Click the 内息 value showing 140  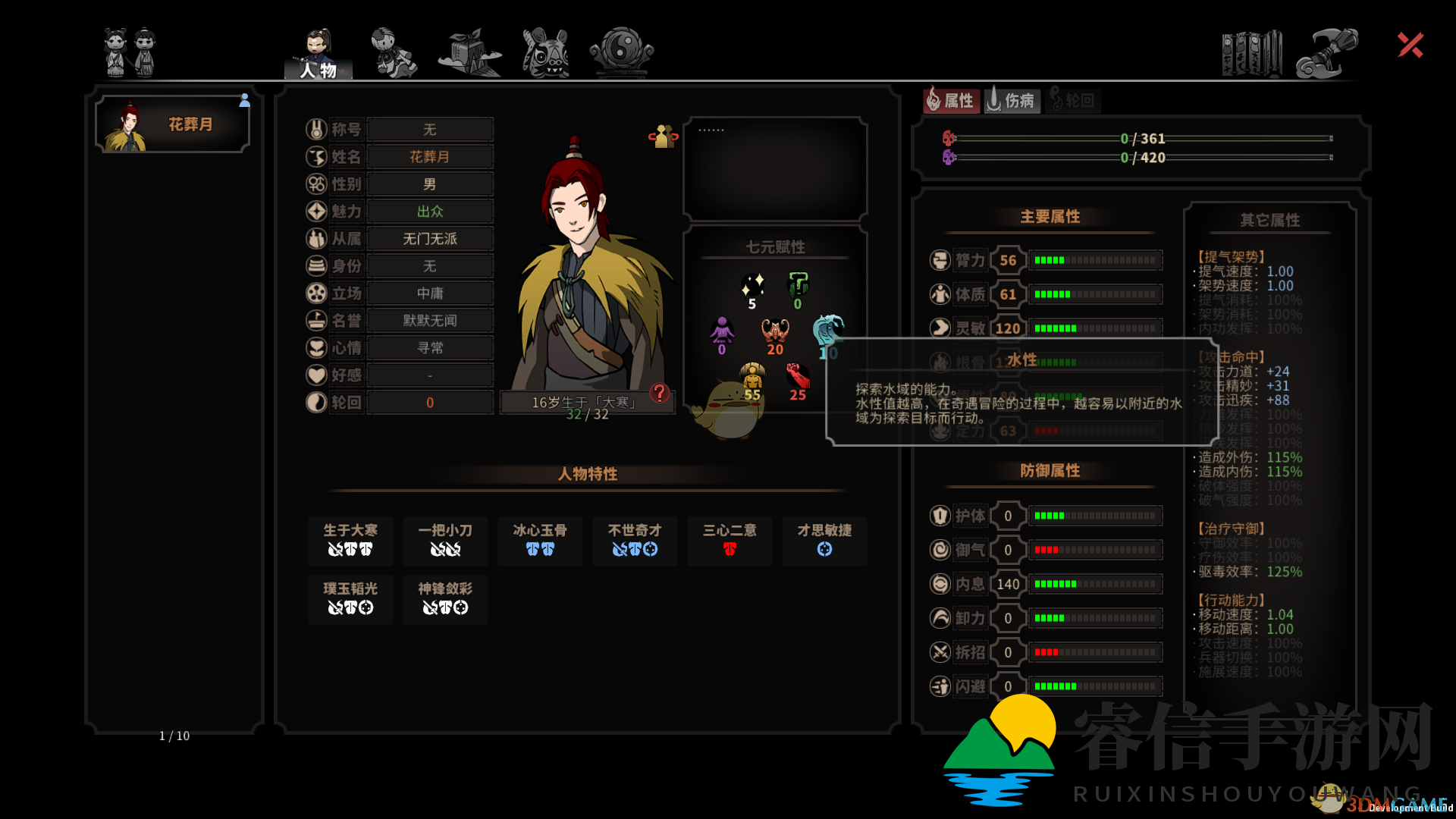(1007, 584)
